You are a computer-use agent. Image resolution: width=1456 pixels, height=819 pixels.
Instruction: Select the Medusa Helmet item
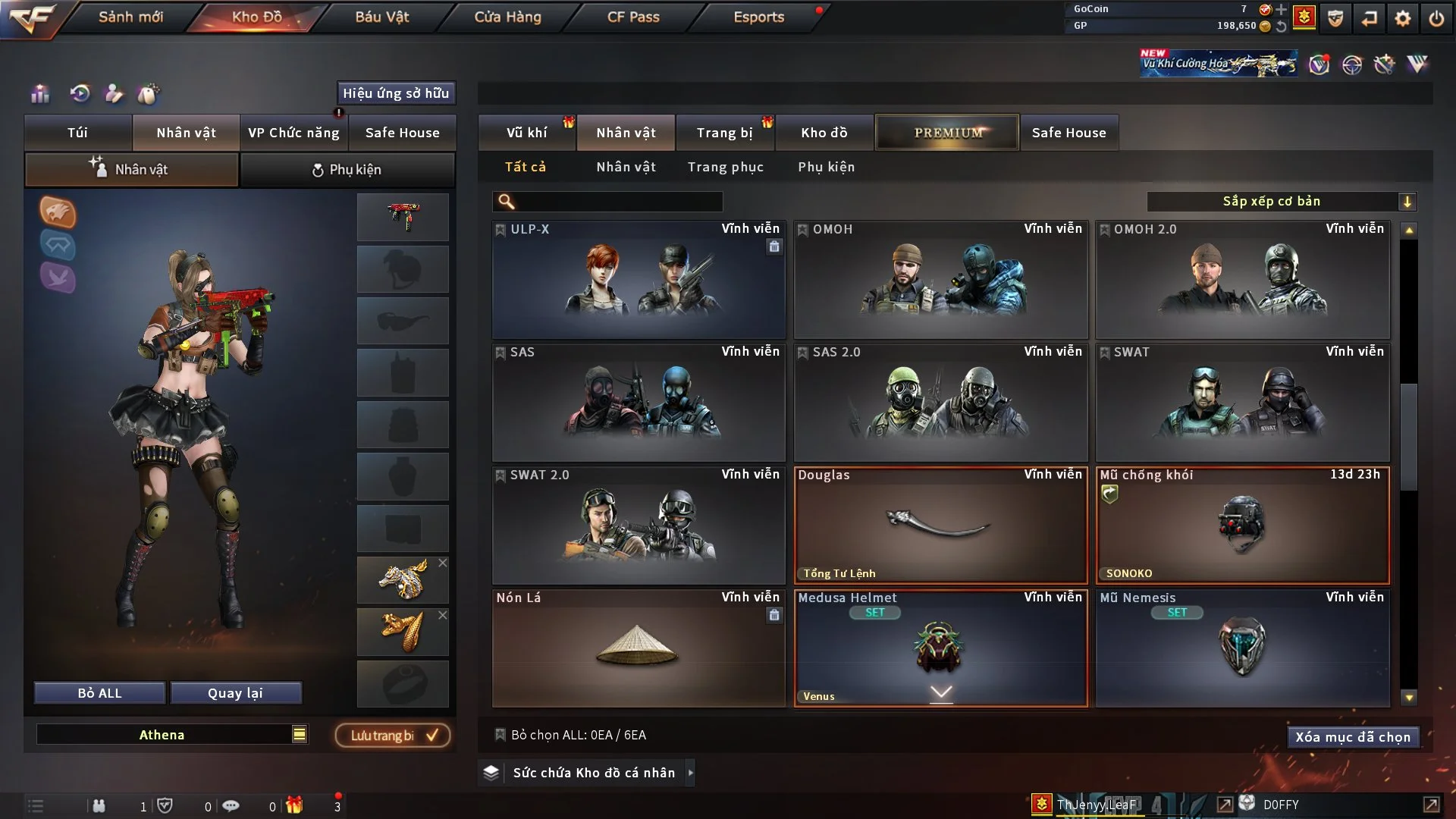click(x=940, y=648)
